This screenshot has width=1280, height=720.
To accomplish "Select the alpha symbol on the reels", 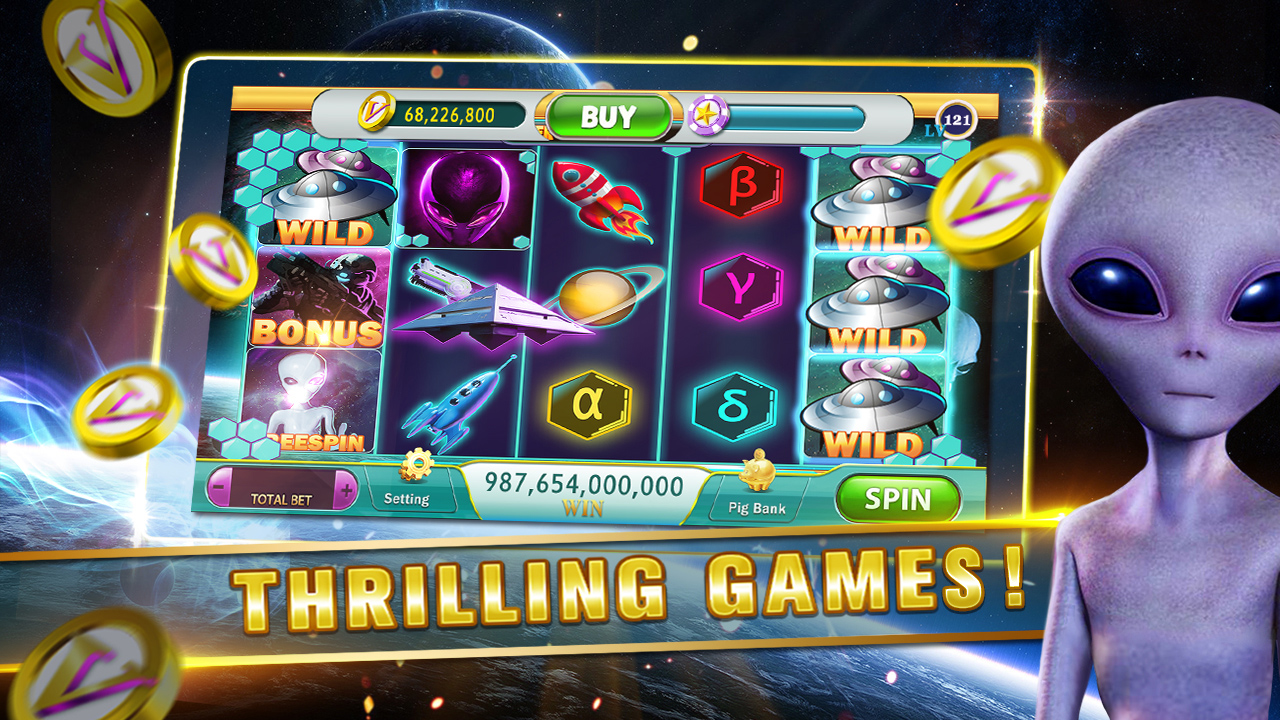I will pyautogui.click(x=588, y=404).
